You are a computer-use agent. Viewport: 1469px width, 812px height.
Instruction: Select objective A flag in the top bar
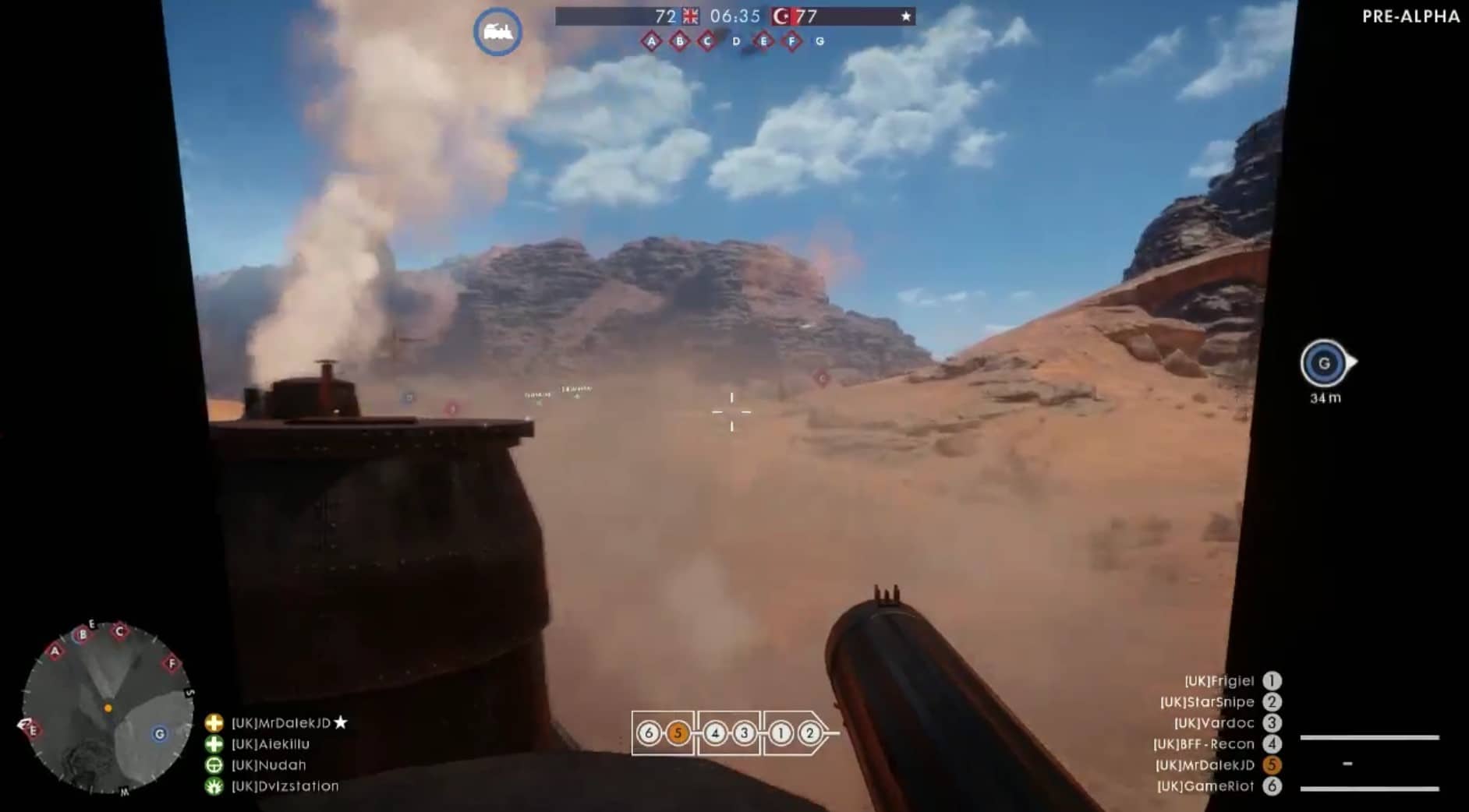click(651, 41)
